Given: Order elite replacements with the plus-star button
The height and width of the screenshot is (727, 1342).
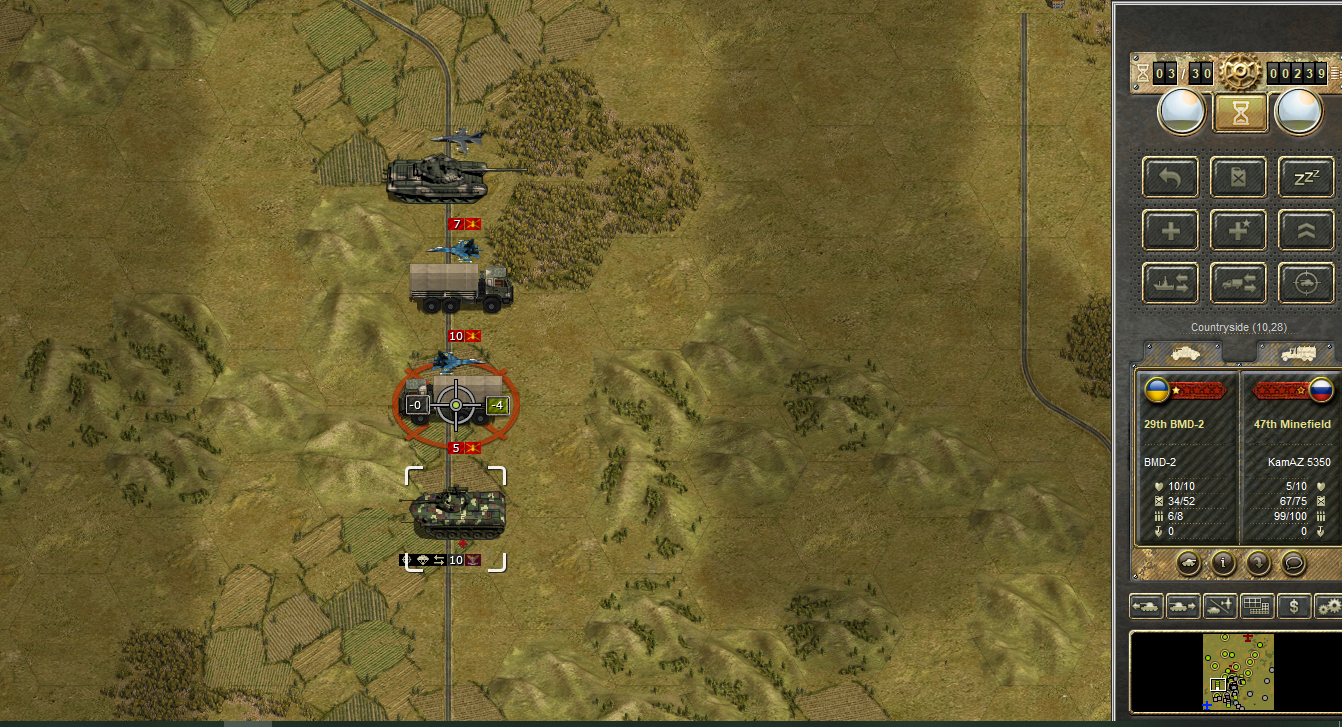Looking at the screenshot, I should pos(1238,231).
